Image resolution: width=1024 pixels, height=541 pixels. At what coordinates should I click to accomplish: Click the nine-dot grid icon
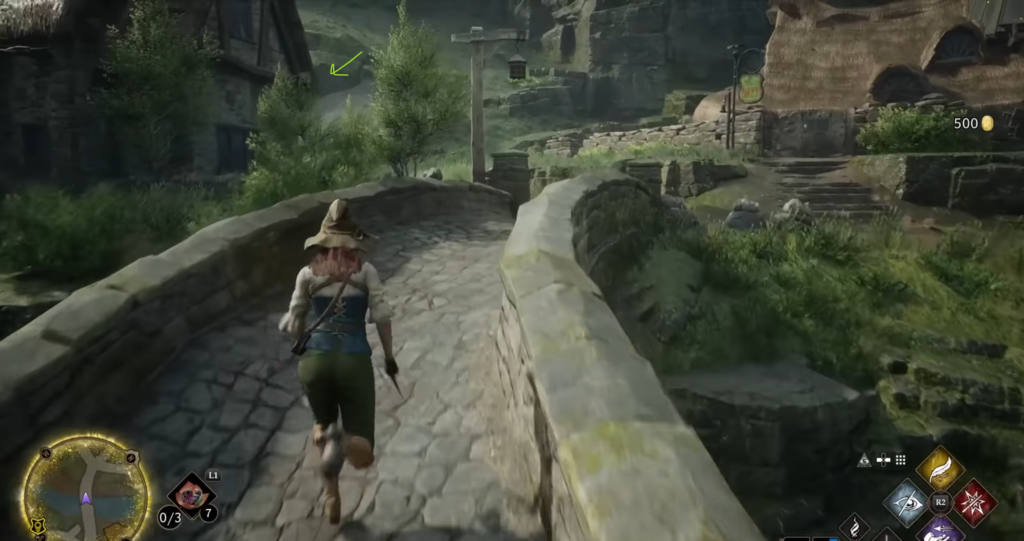900,460
